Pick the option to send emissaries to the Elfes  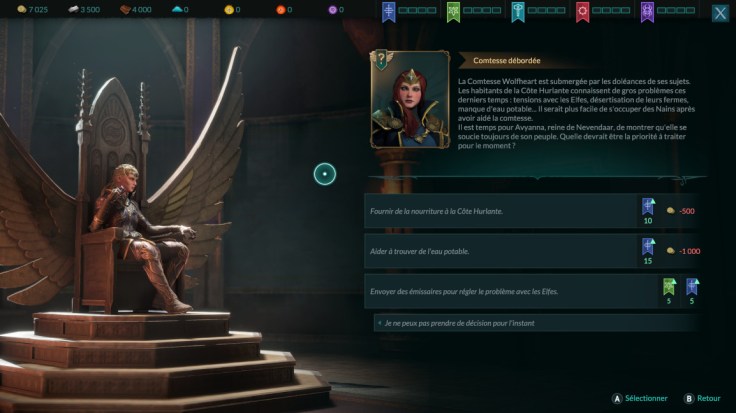tap(500, 290)
